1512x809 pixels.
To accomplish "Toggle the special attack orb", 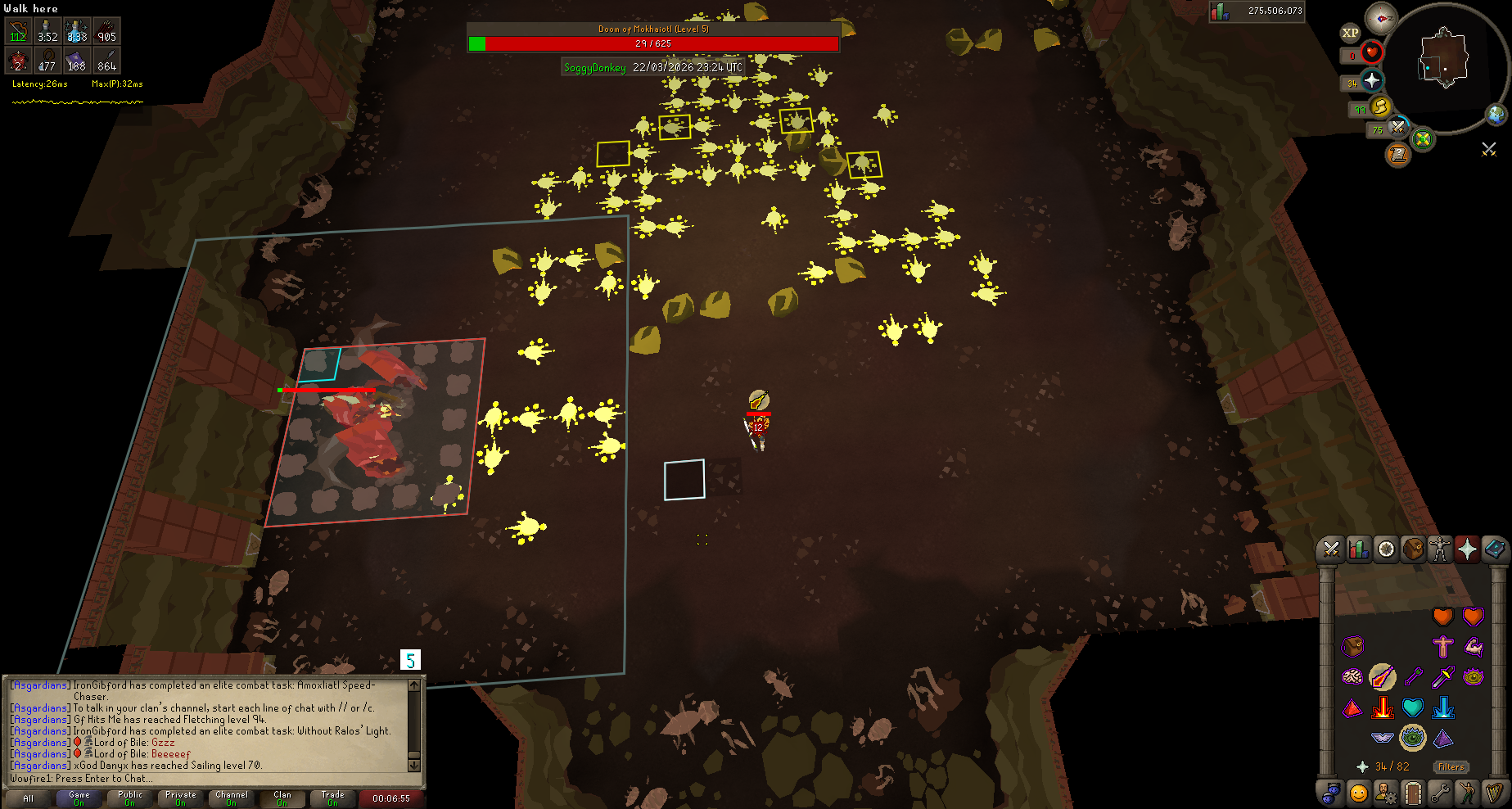I will point(1423,138).
